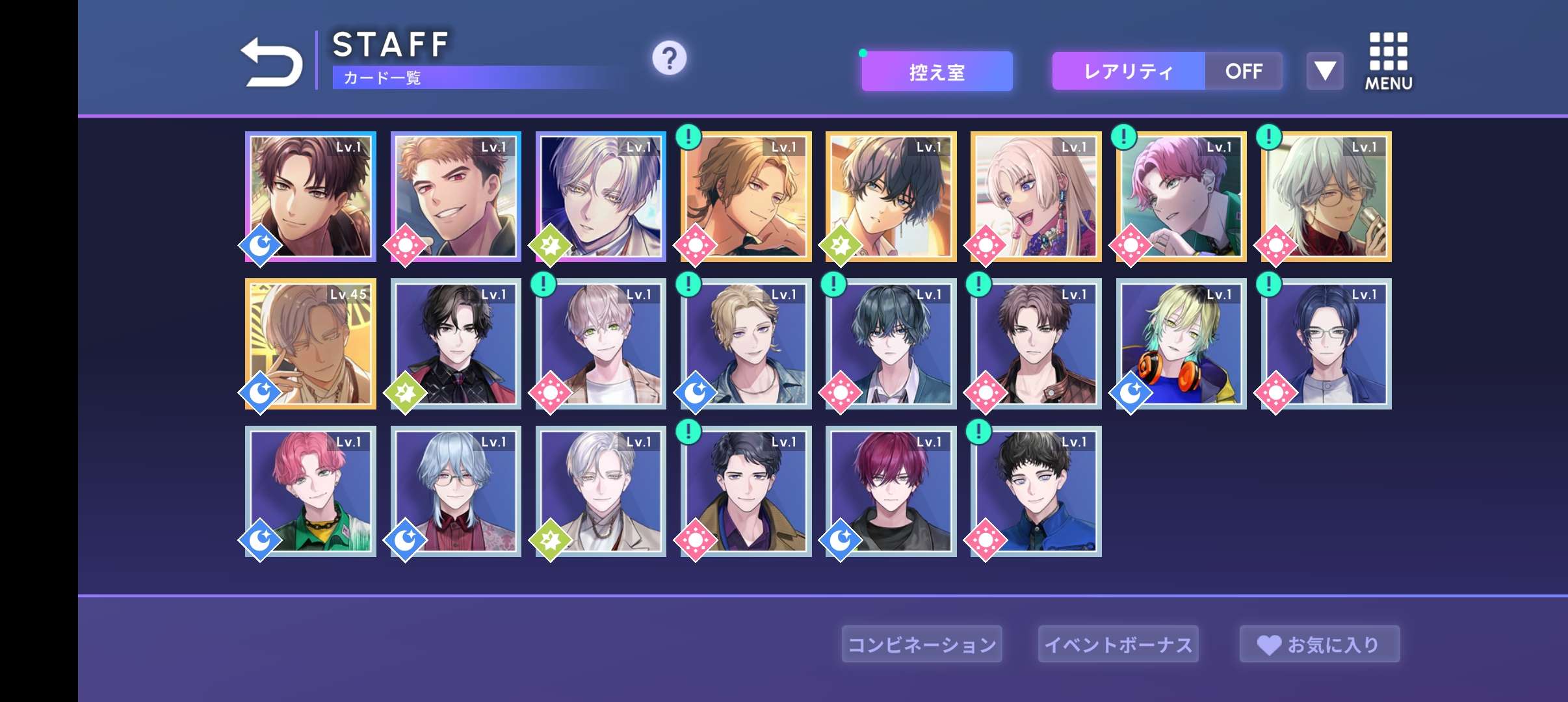Go back with the return arrow

point(272,62)
